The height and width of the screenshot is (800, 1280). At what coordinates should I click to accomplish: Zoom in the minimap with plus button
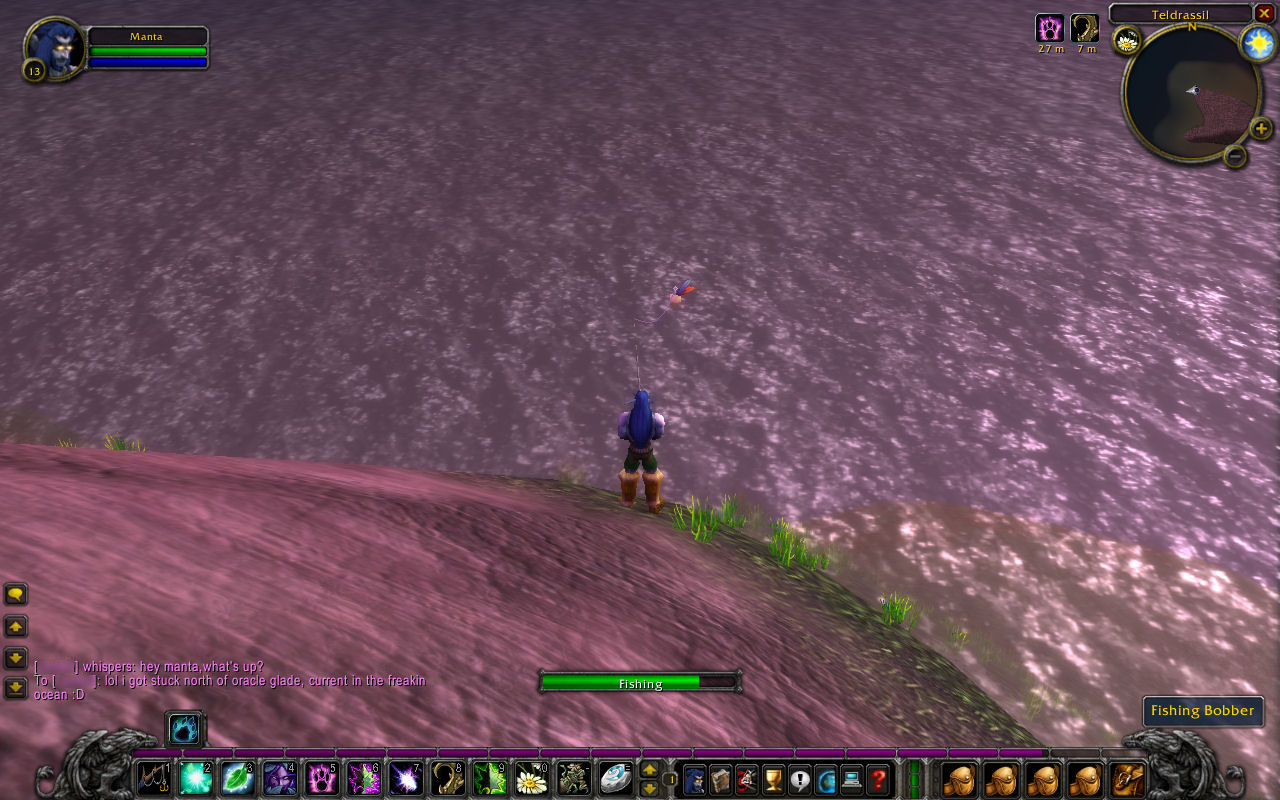tap(1261, 128)
